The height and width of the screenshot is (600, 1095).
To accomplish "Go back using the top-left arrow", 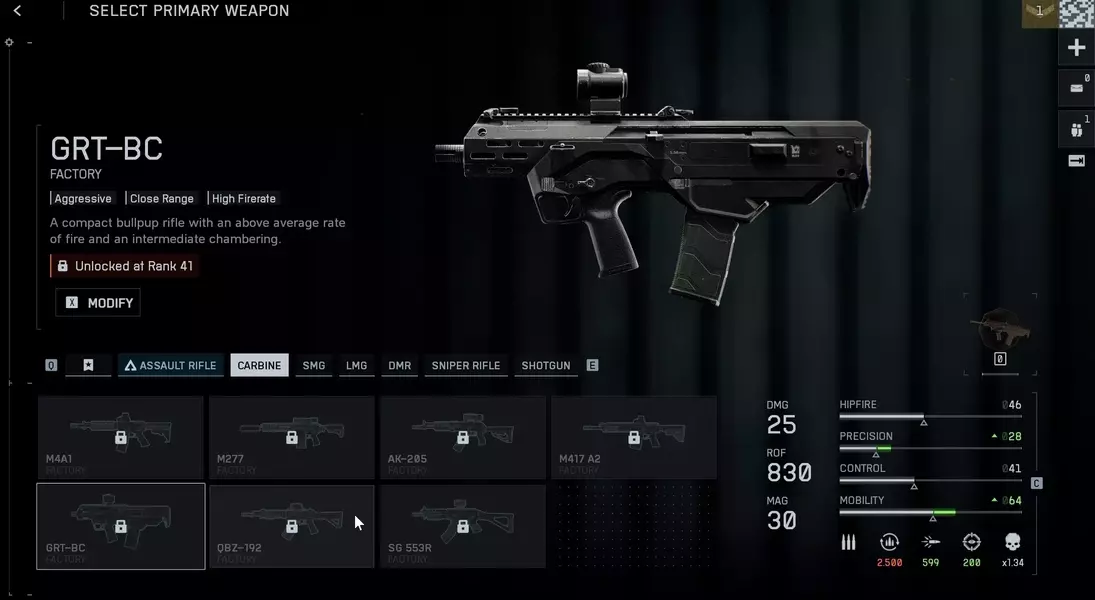I will [17, 11].
